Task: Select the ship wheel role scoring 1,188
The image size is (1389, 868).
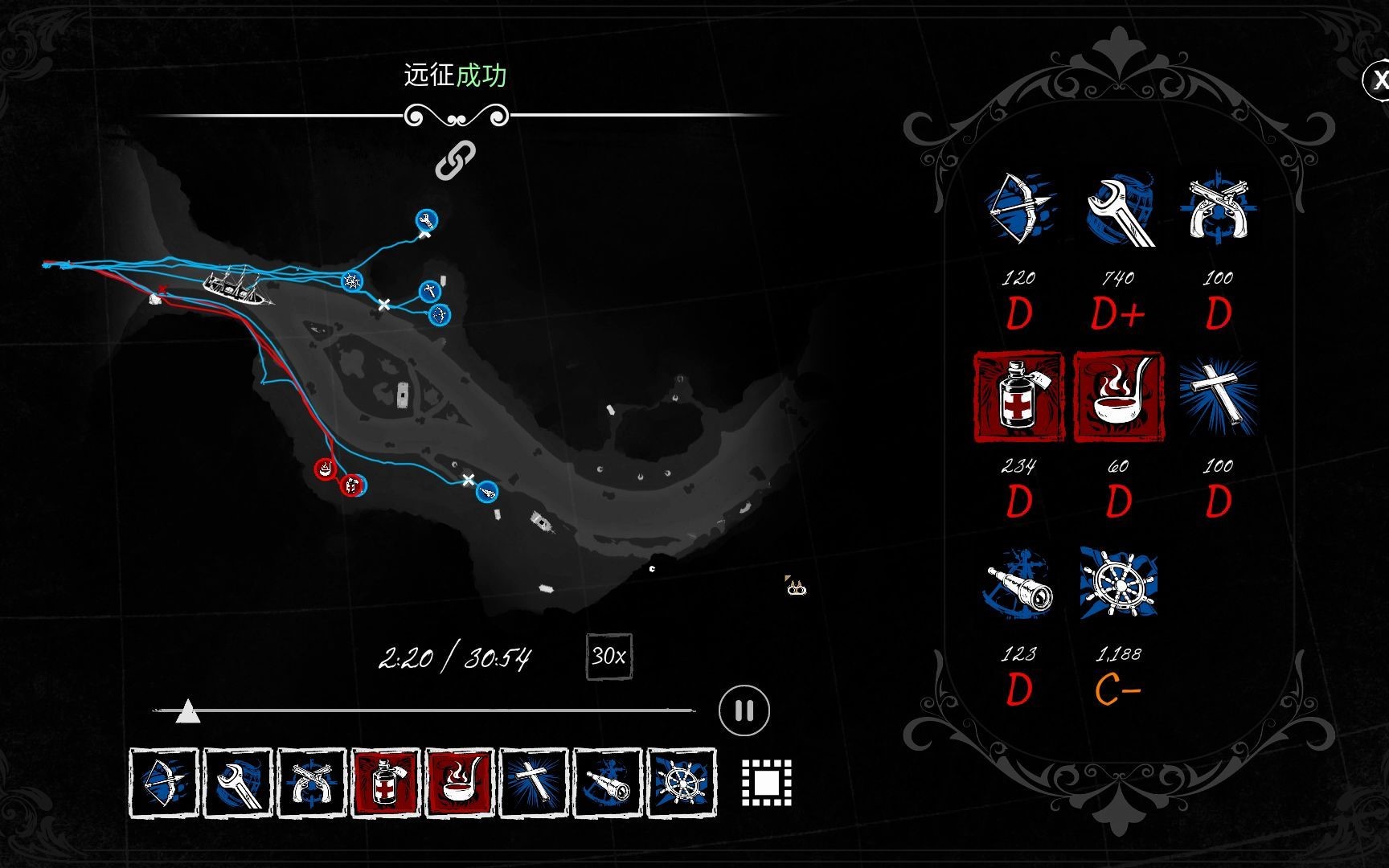Action: [x=1119, y=584]
